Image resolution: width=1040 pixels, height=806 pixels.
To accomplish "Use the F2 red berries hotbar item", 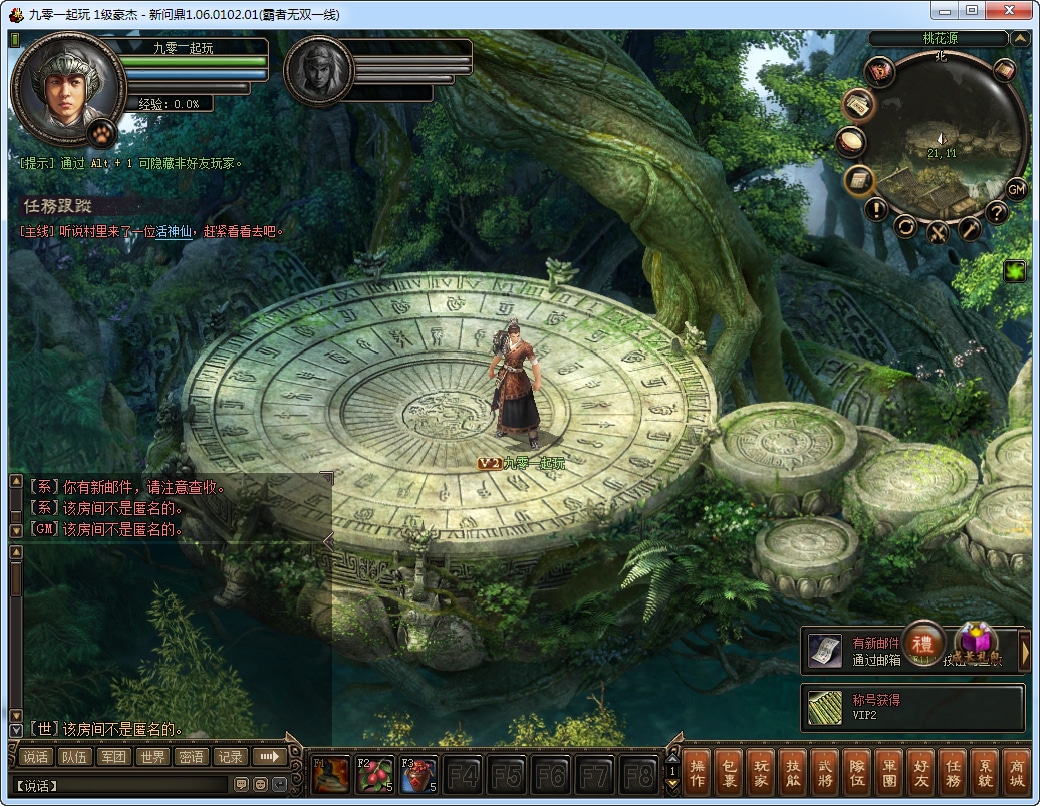I will coord(374,775).
